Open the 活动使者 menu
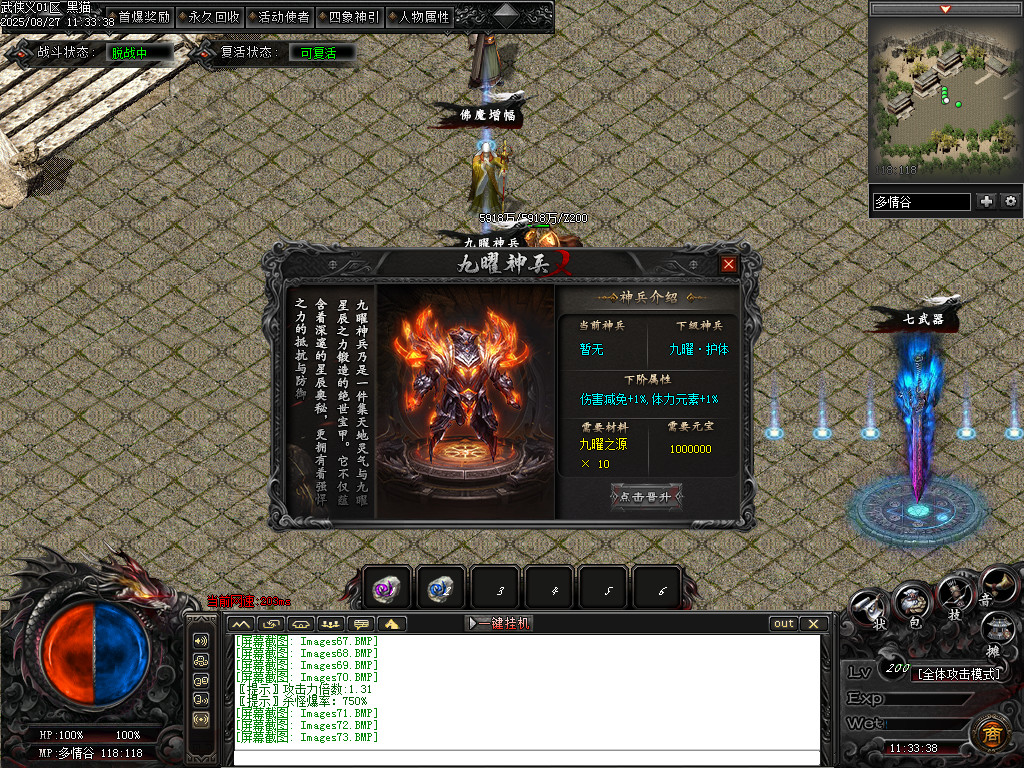Screen dimensions: 1024x768 [284, 17]
